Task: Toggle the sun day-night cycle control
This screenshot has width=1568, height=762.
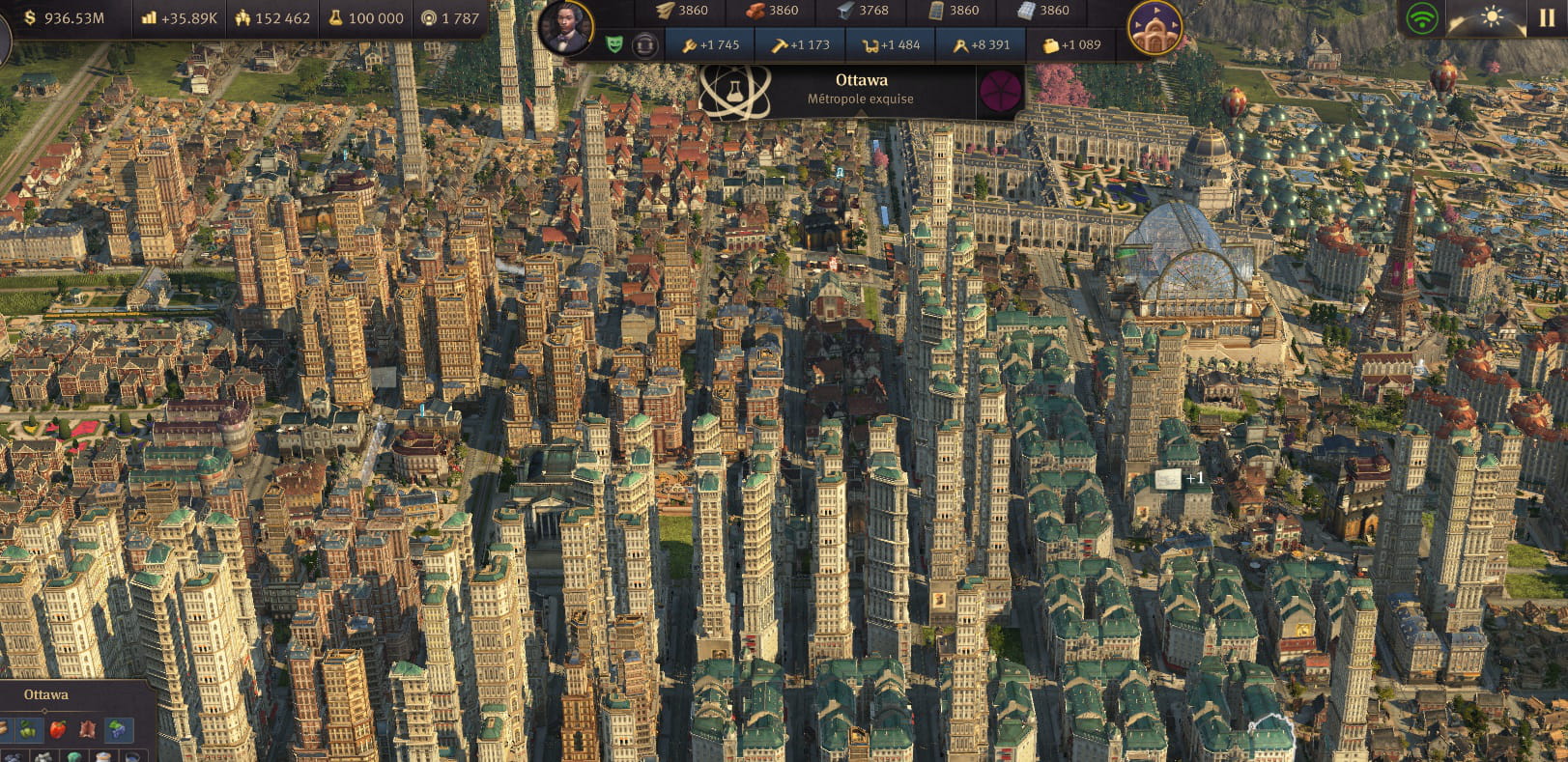Action: click(1492, 17)
